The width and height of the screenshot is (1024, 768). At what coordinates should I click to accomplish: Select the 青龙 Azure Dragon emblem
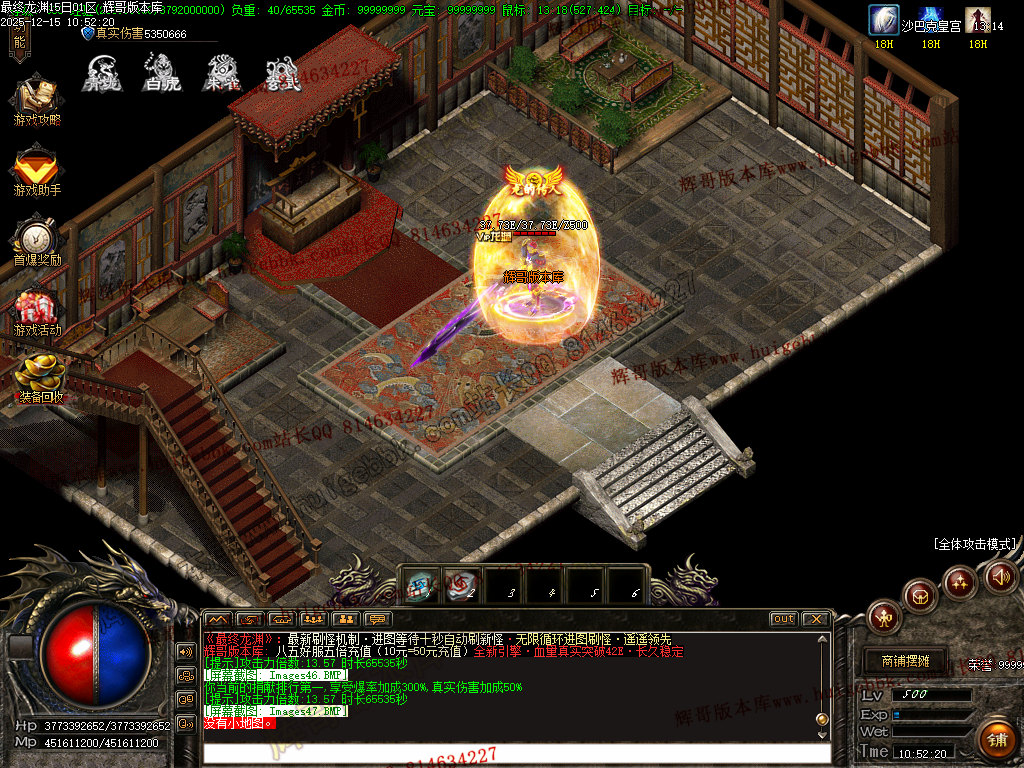coord(101,73)
